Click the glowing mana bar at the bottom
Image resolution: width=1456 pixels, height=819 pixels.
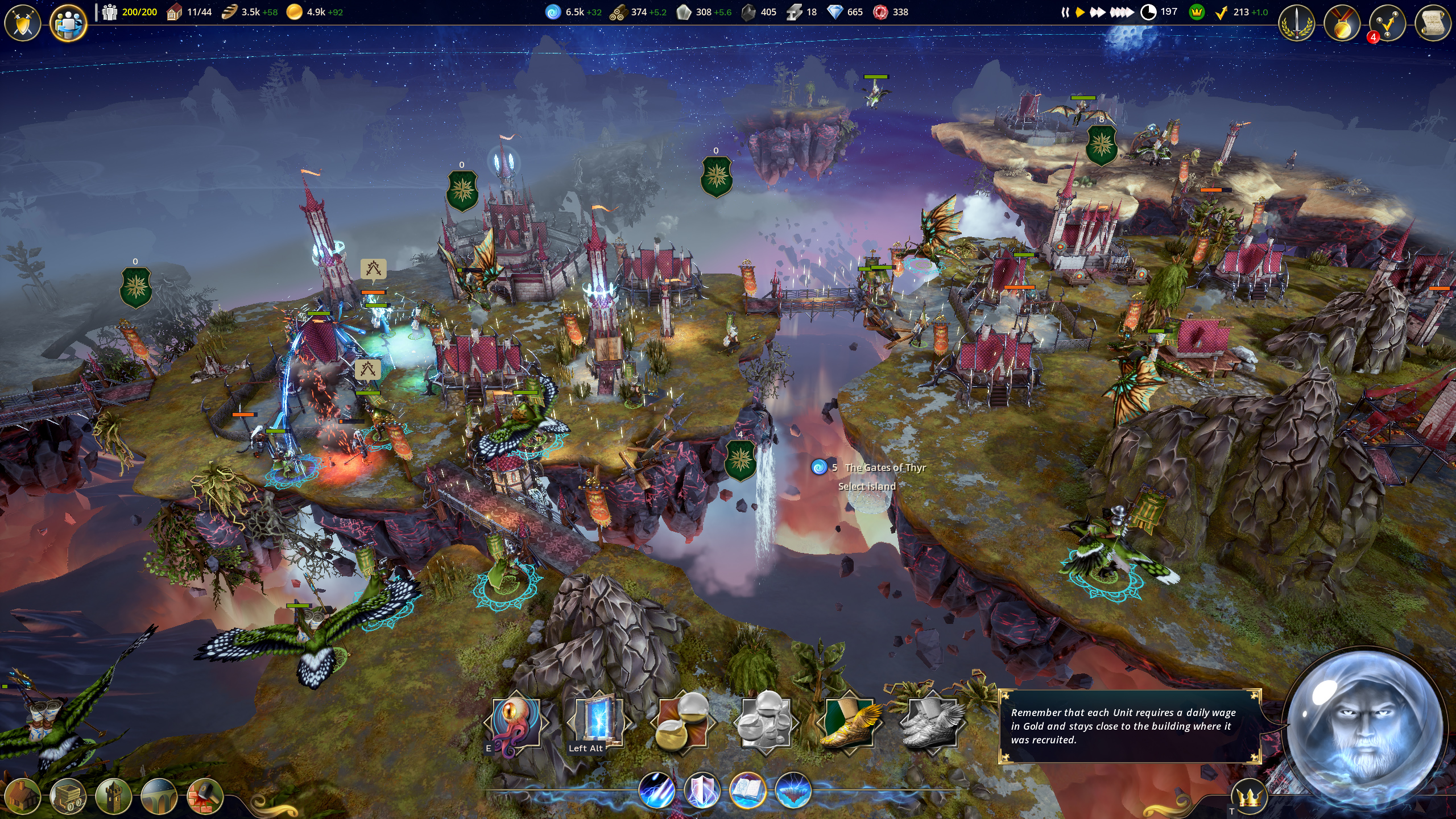point(569,793)
